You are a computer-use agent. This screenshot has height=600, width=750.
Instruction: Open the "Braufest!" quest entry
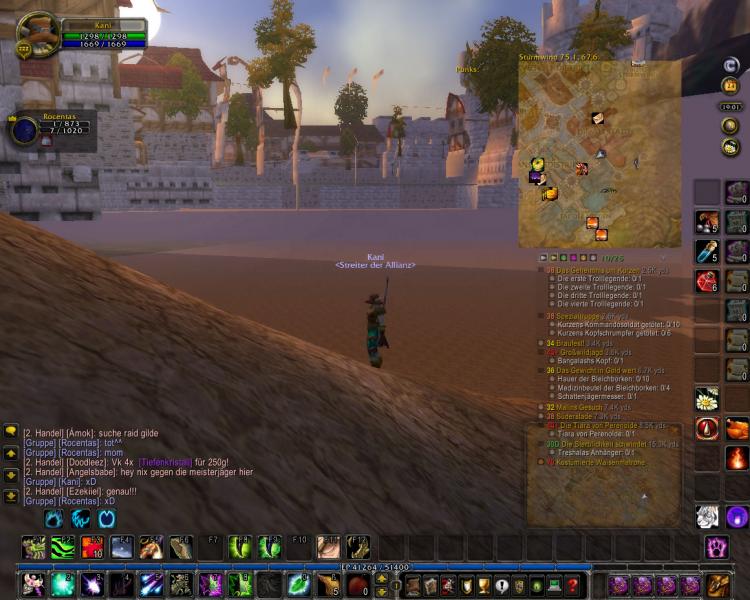(571, 343)
